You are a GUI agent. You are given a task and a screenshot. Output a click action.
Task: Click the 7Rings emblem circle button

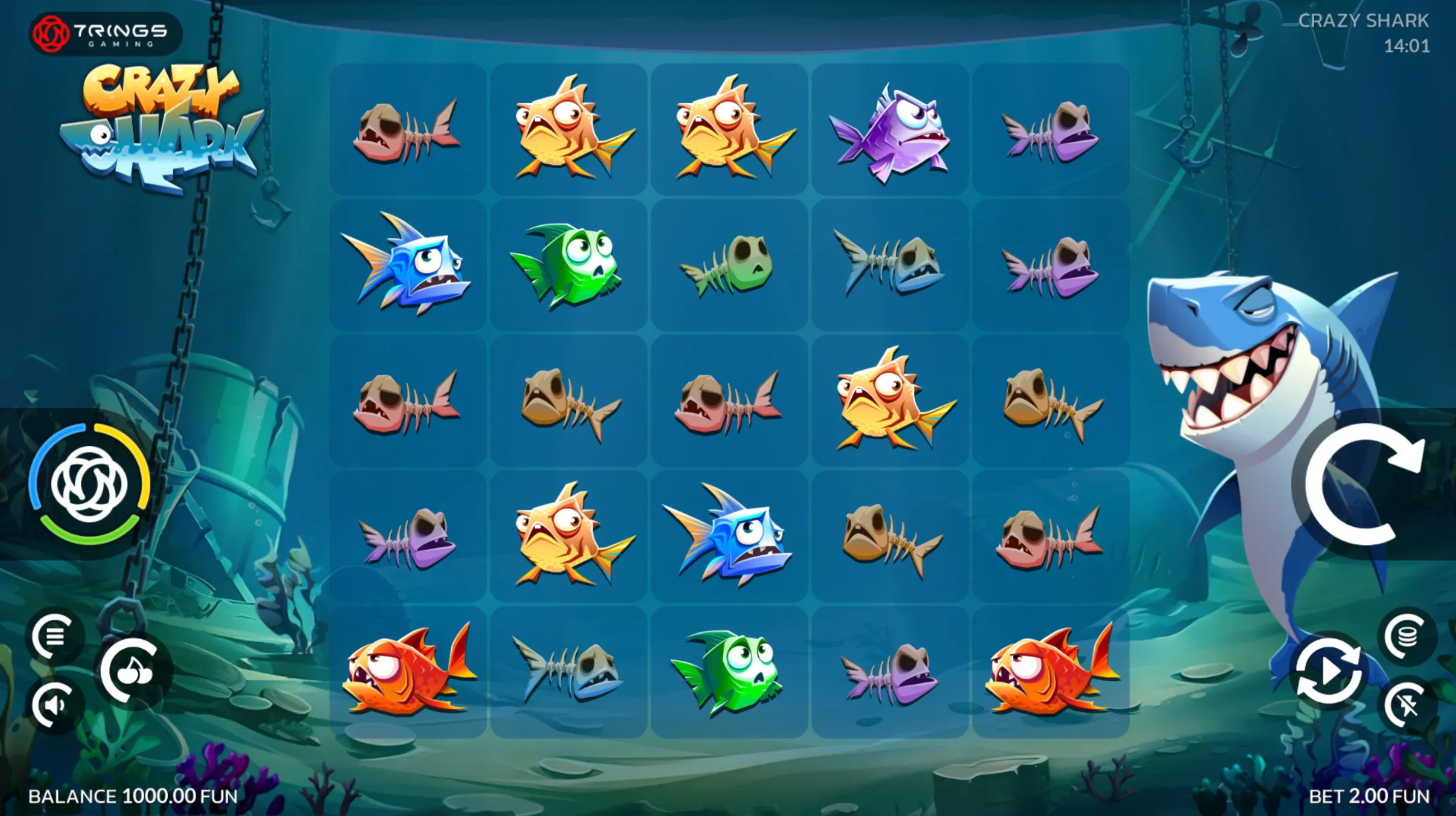point(89,484)
